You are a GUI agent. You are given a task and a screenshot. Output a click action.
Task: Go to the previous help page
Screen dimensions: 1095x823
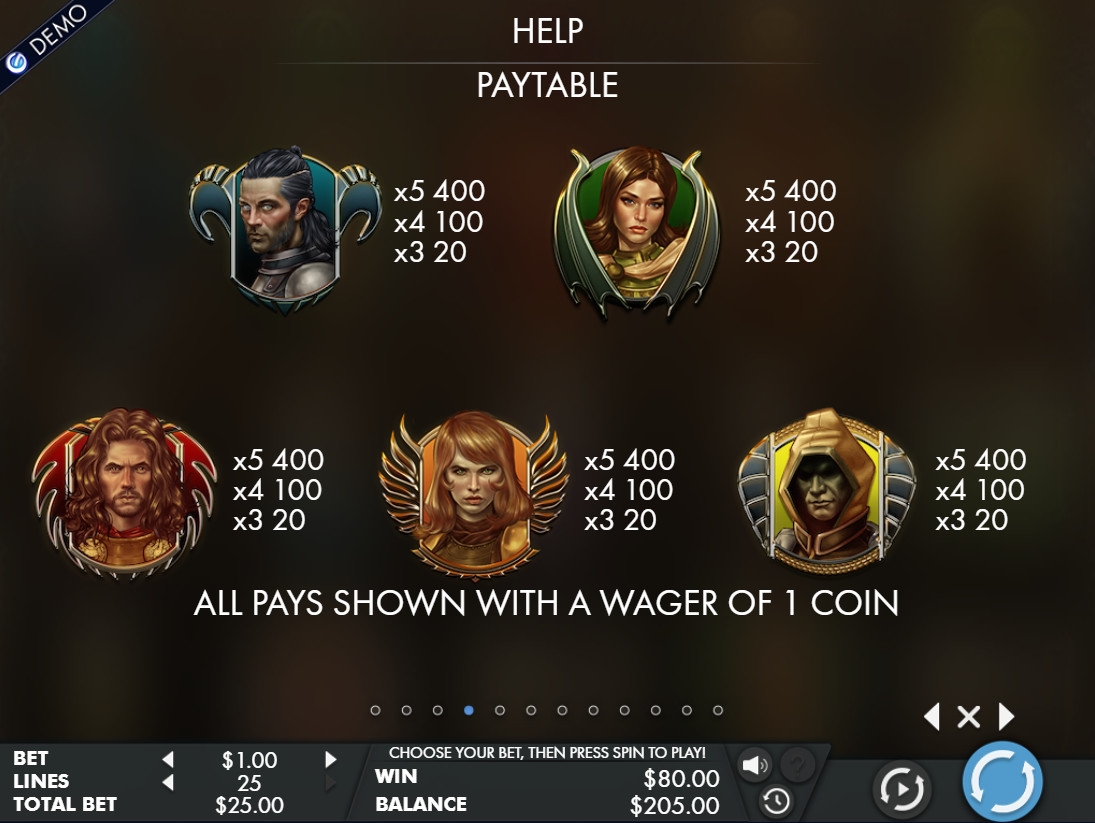[x=932, y=716]
